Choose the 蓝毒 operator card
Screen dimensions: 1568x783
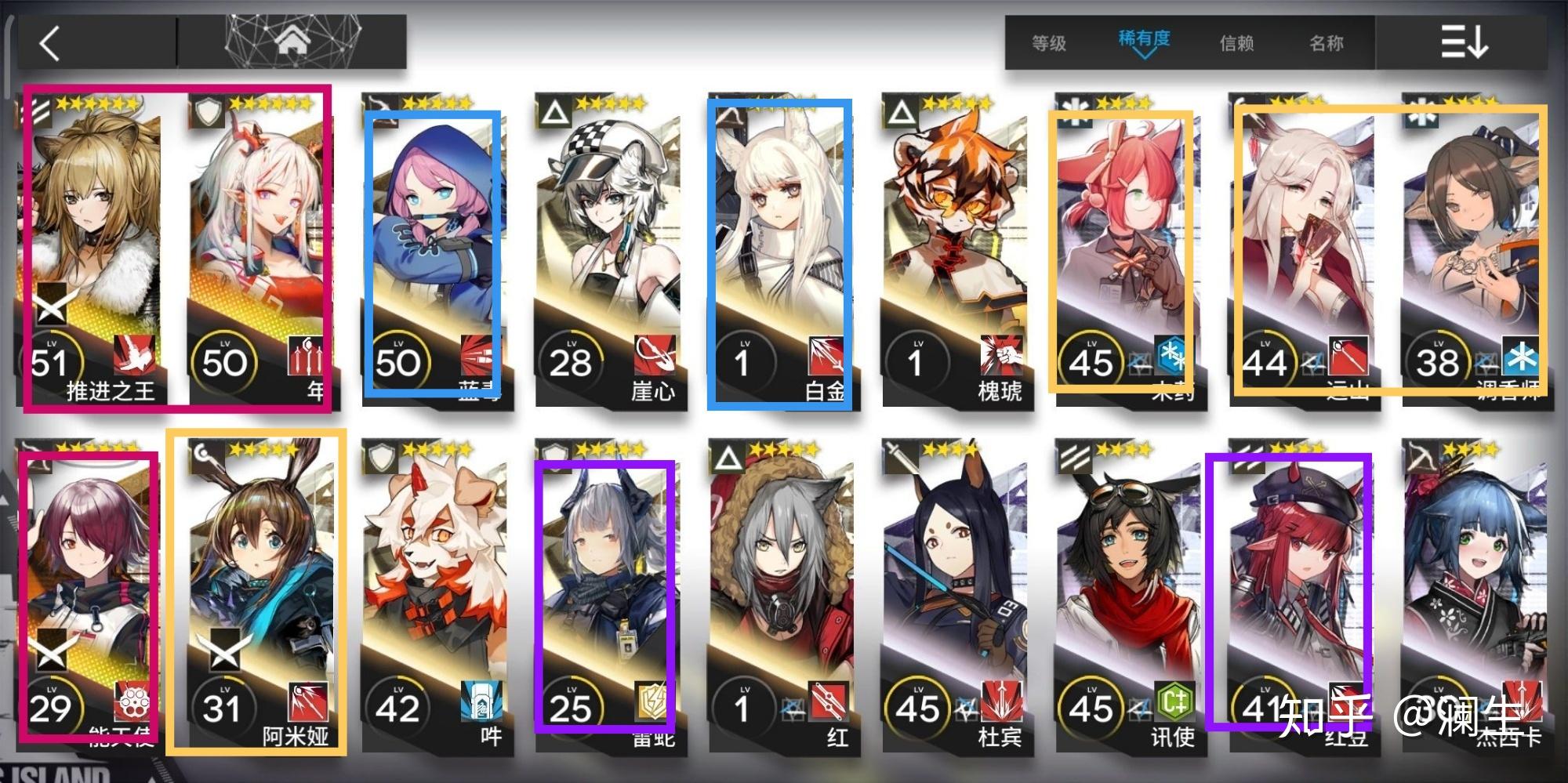pos(434,251)
